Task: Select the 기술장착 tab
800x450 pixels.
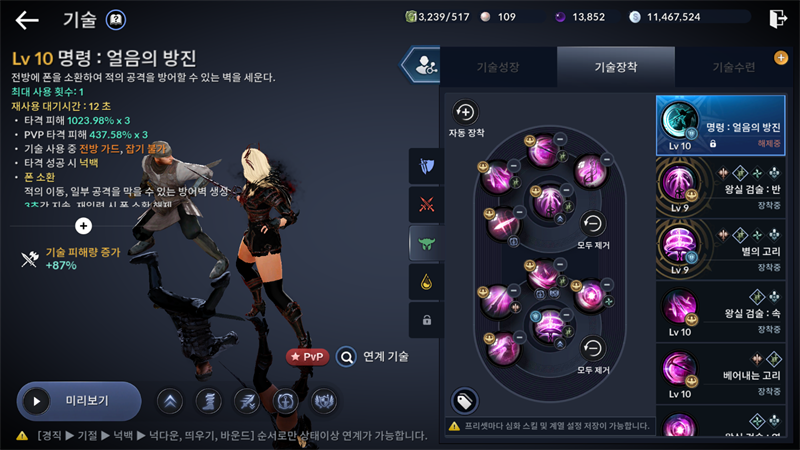Action: 615,67
